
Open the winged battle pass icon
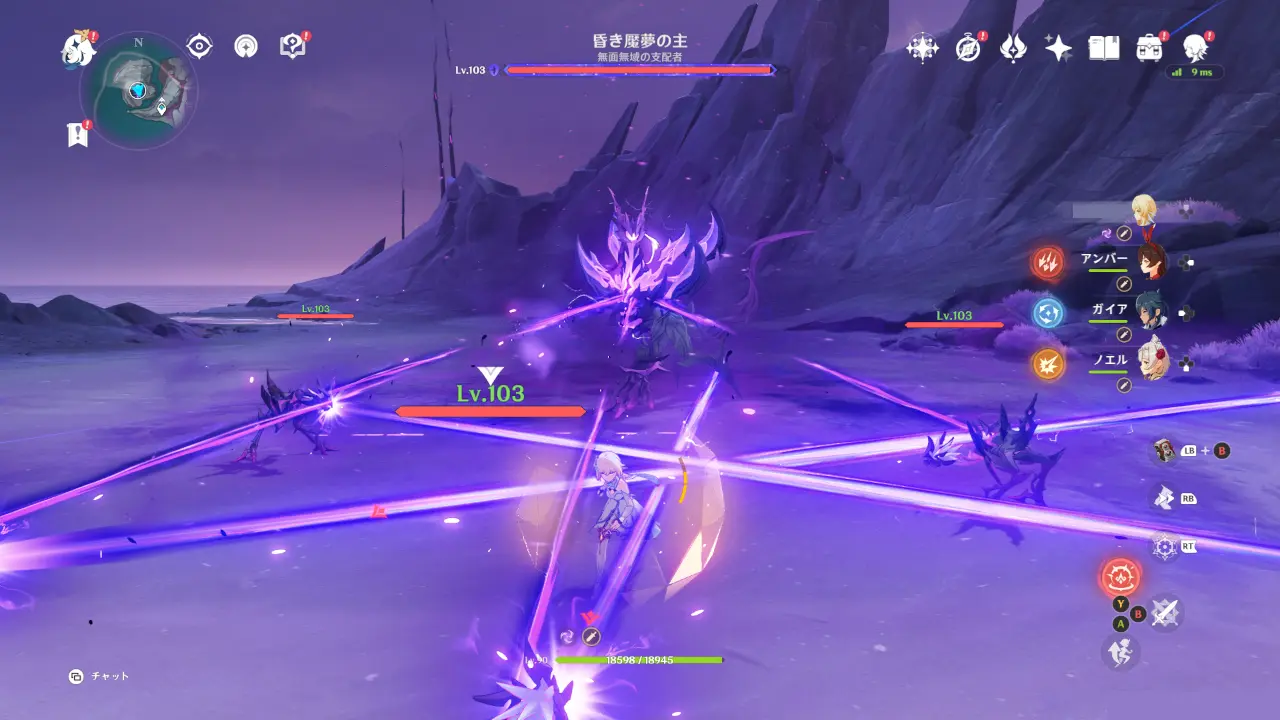[x=1013, y=47]
